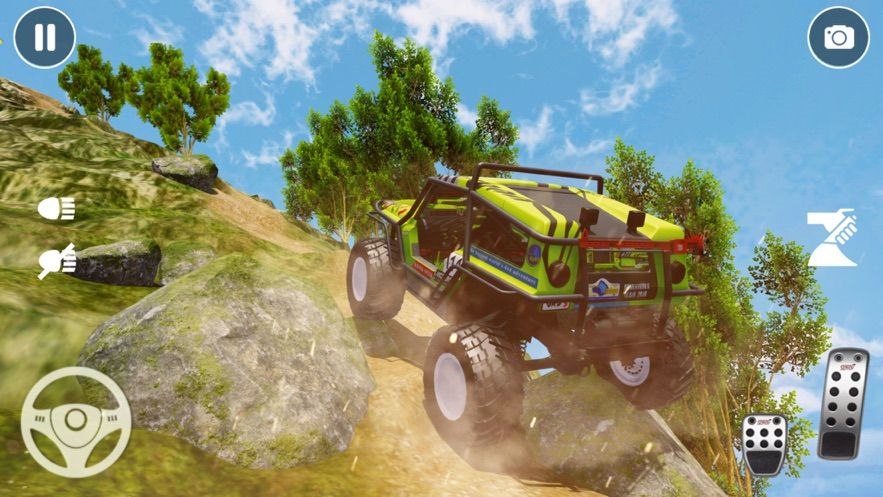Tap the headlights-off icon
Viewport: 883px width, 497px height.
point(56,261)
